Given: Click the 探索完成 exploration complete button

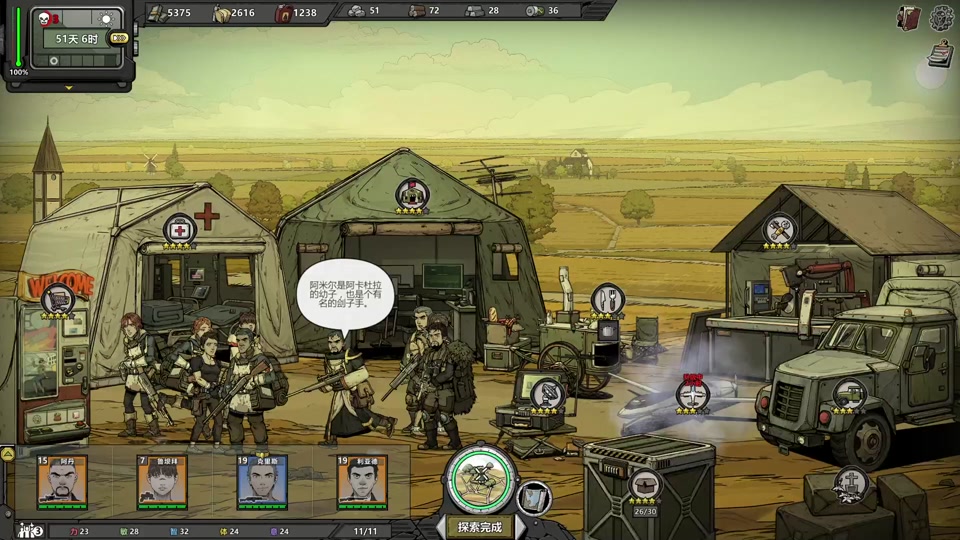Looking at the screenshot, I should [480, 526].
